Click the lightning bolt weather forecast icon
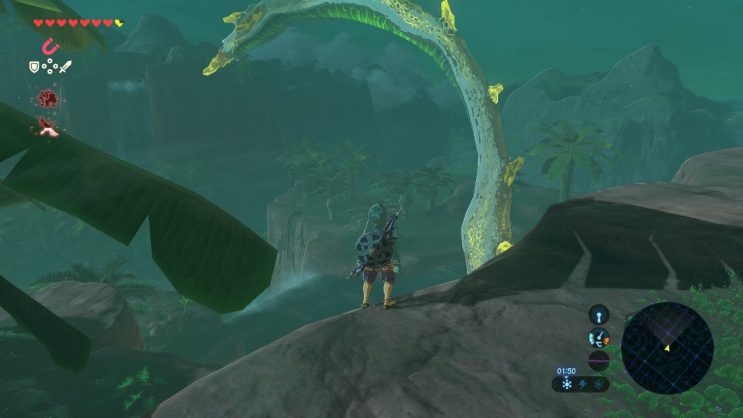 point(583,385)
